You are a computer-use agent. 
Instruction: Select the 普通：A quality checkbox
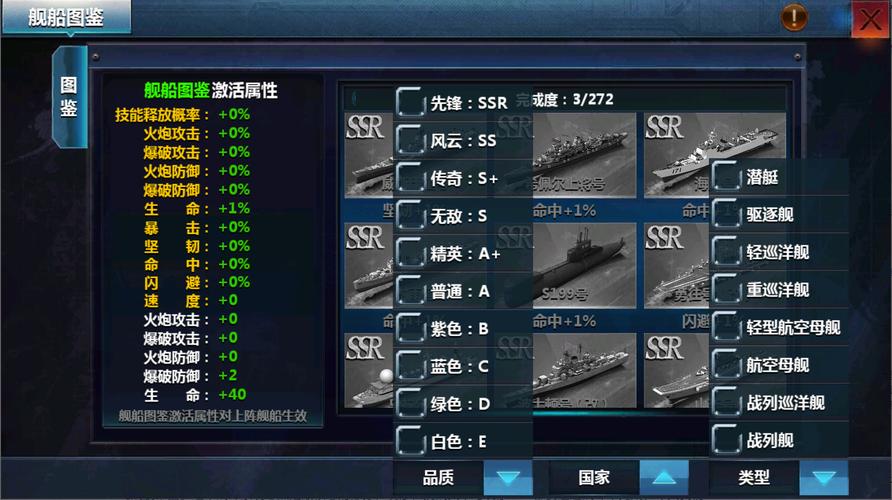410,291
